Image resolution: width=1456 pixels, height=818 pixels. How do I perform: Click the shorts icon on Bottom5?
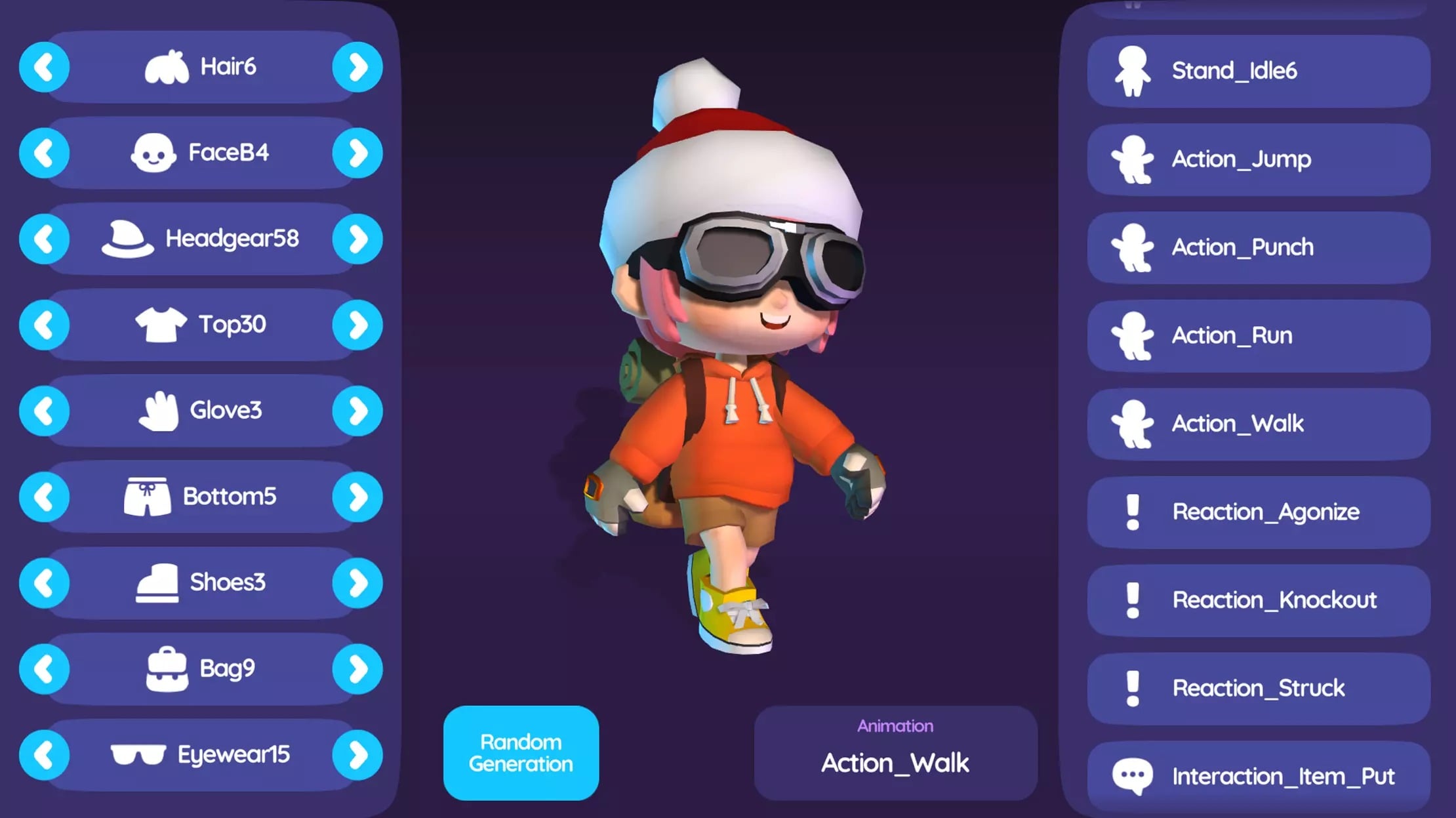145,496
